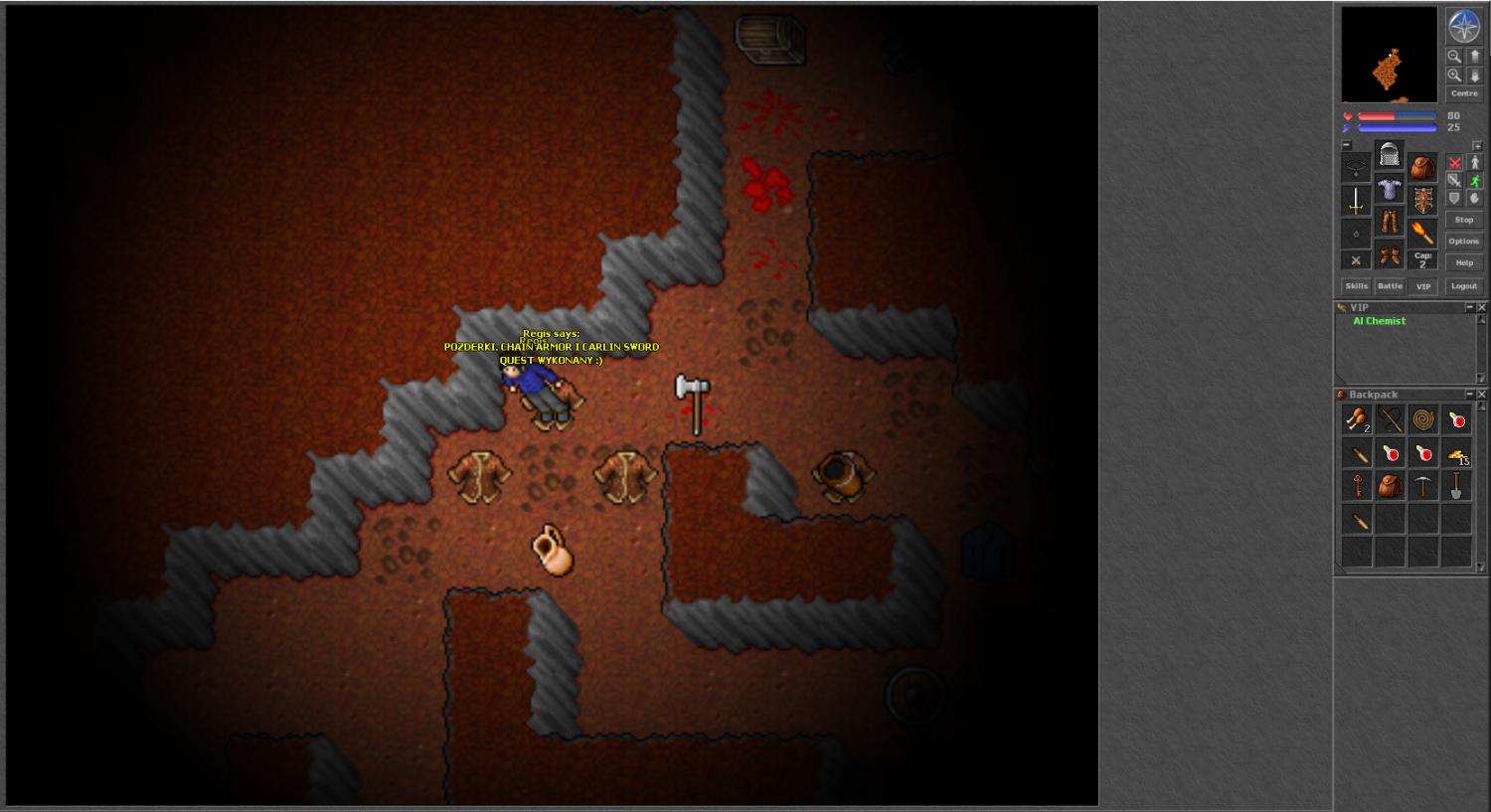Select the red key in the backpack
This screenshot has width=1491, height=812.
[x=1357, y=487]
